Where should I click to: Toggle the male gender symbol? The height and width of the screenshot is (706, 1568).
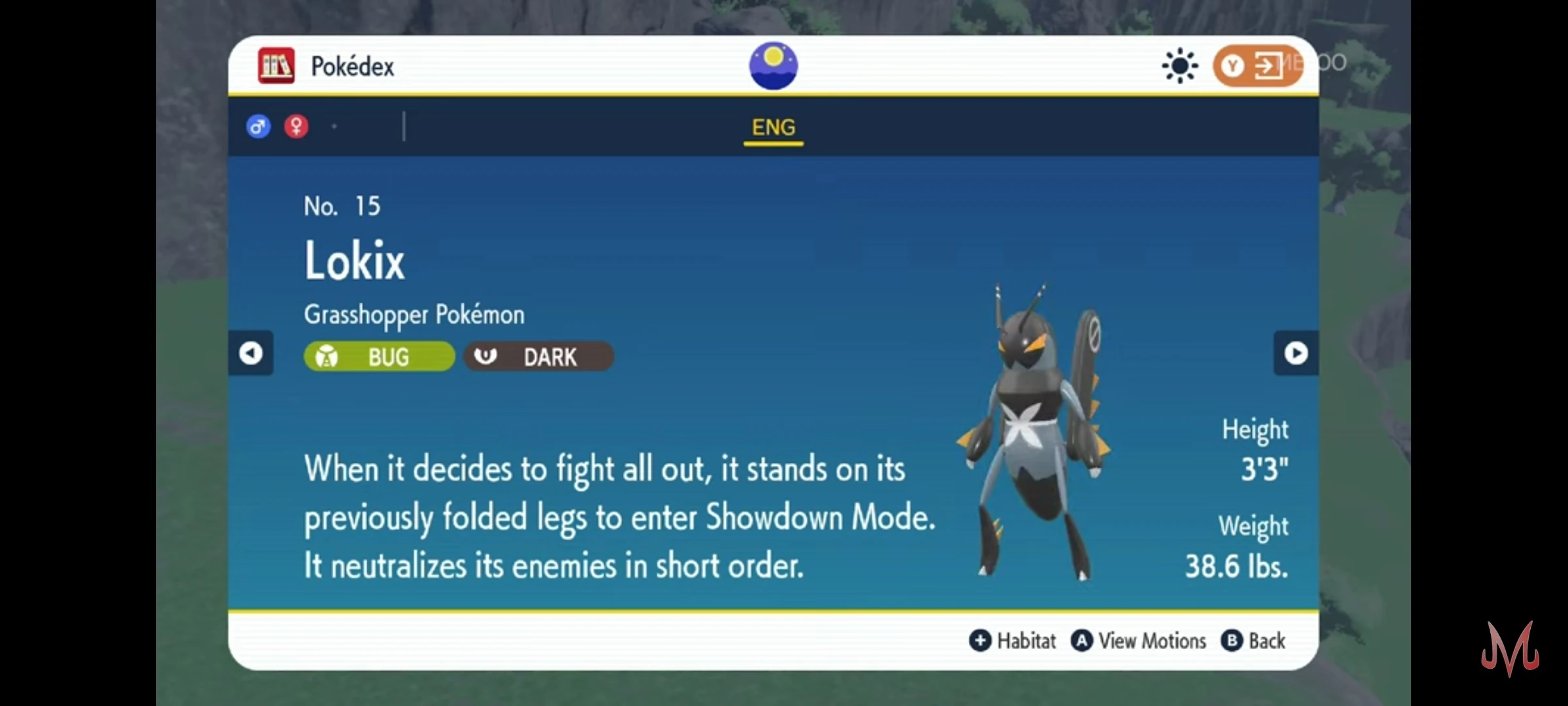click(x=258, y=126)
